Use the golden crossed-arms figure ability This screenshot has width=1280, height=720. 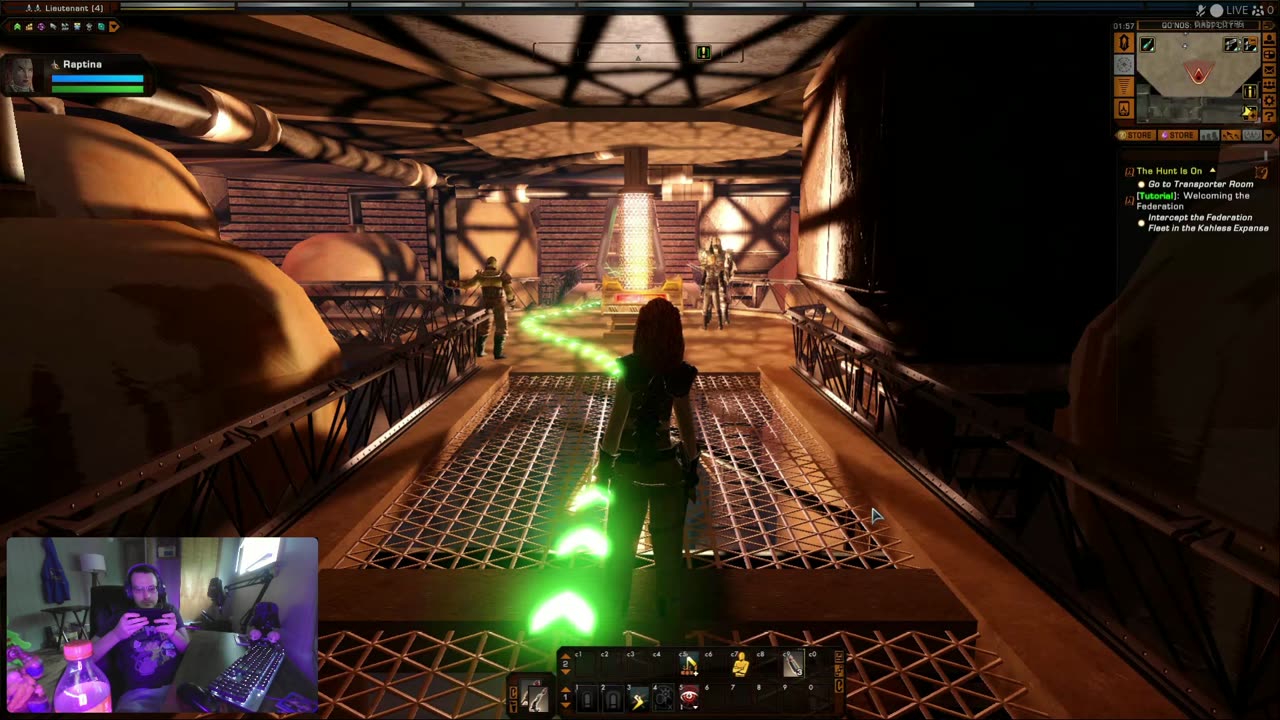click(740, 664)
